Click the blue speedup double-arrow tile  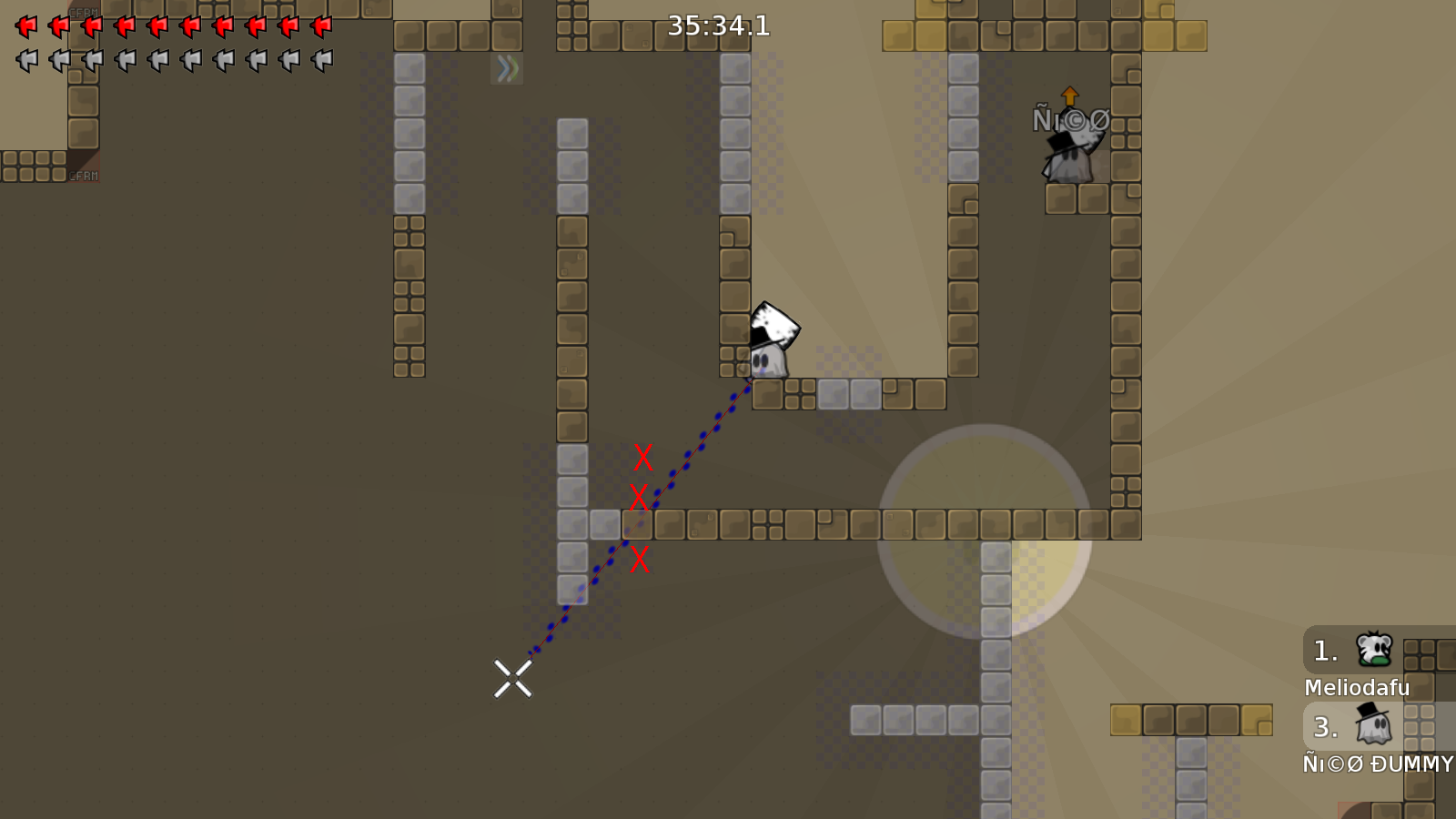(507, 68)
